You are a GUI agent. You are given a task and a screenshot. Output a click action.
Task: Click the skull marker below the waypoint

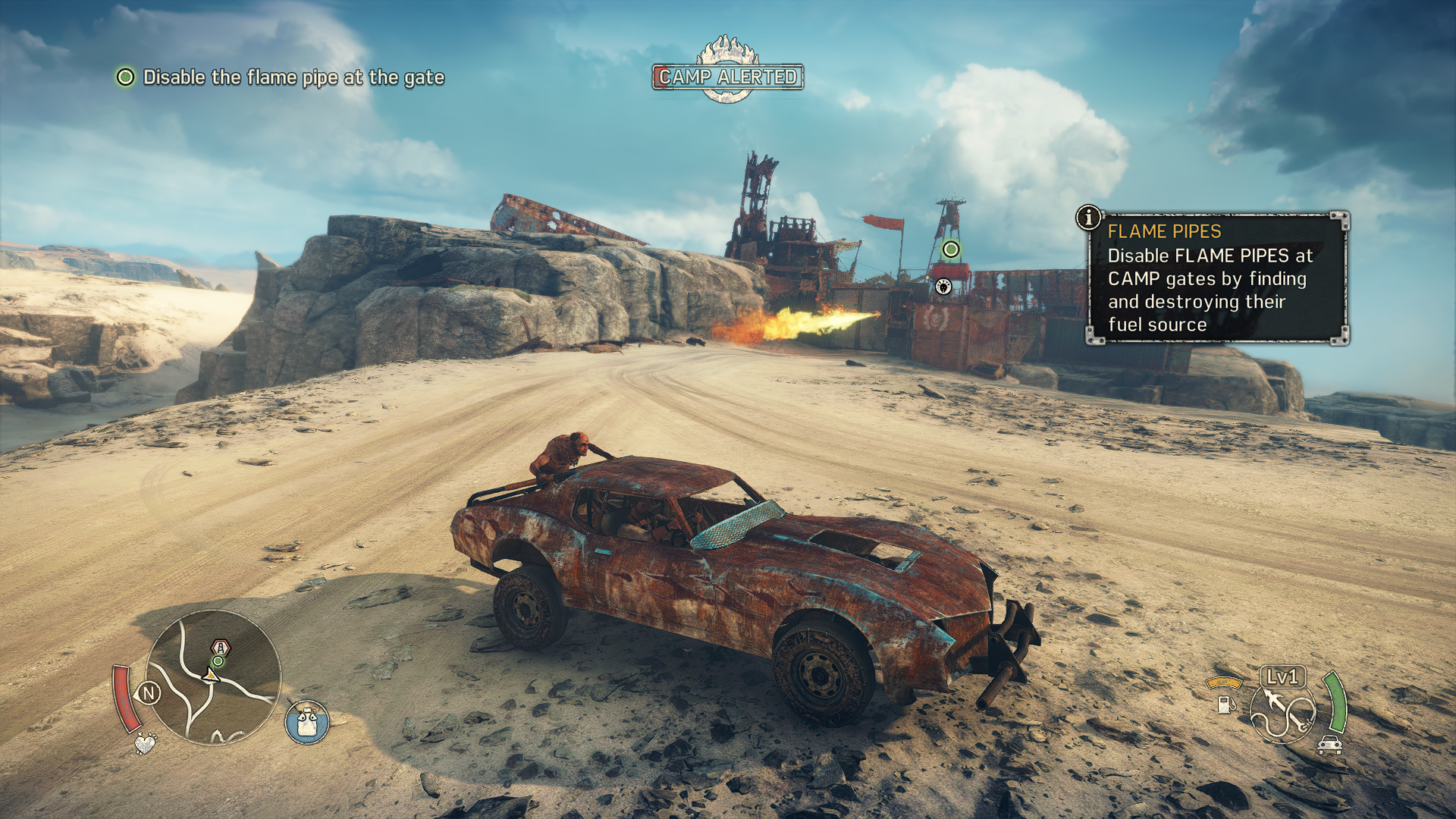click(943, 286)
